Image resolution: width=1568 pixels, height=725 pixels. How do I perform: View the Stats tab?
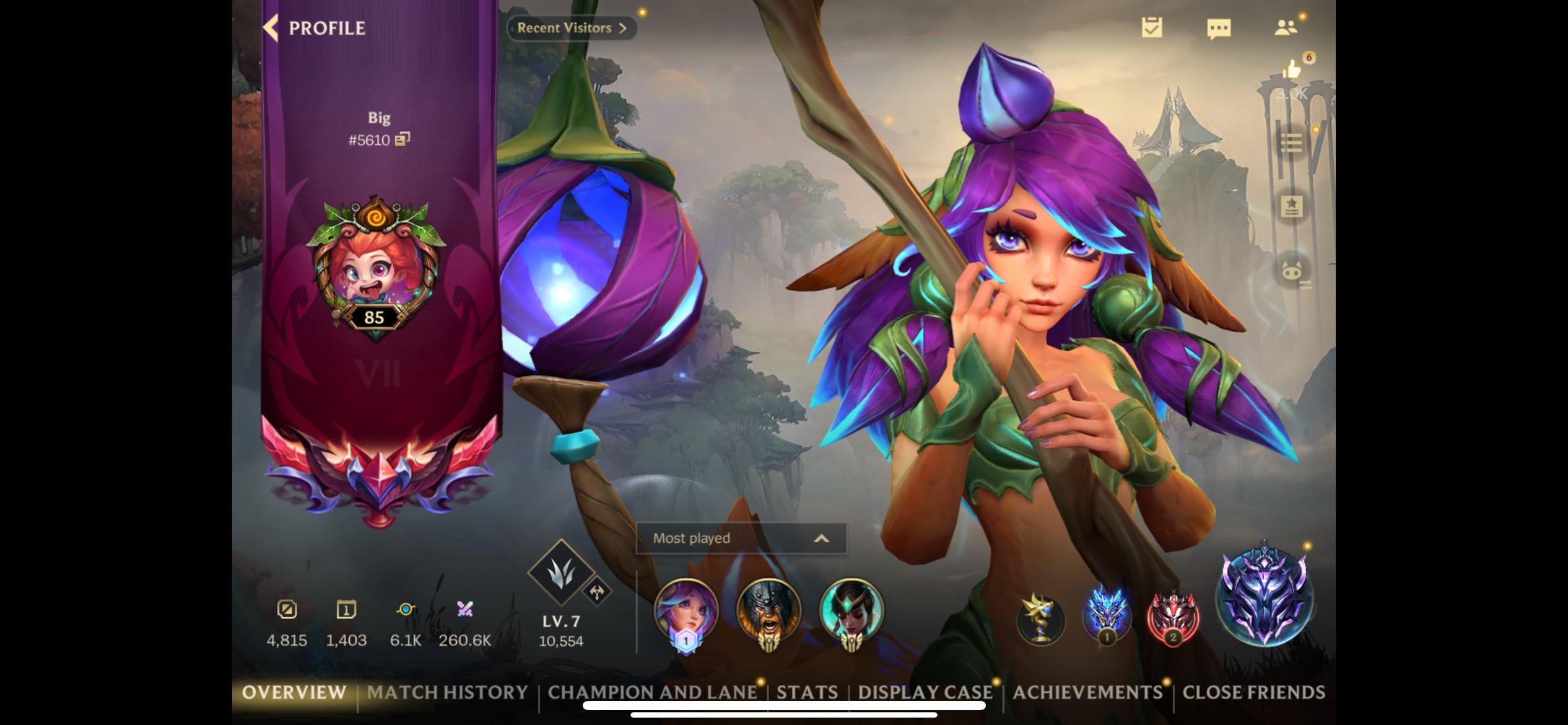point(807,692)
